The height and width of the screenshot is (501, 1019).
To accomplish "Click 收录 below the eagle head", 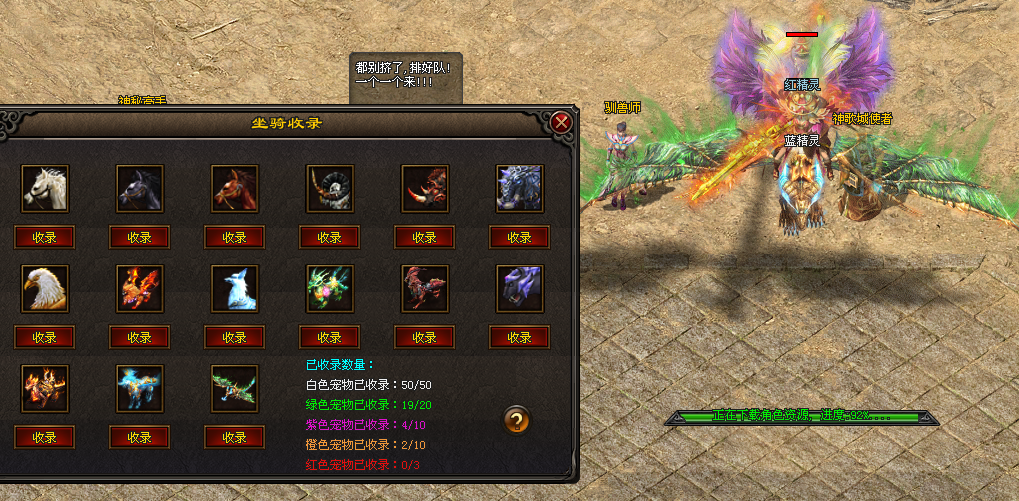I will pos(45,337).
